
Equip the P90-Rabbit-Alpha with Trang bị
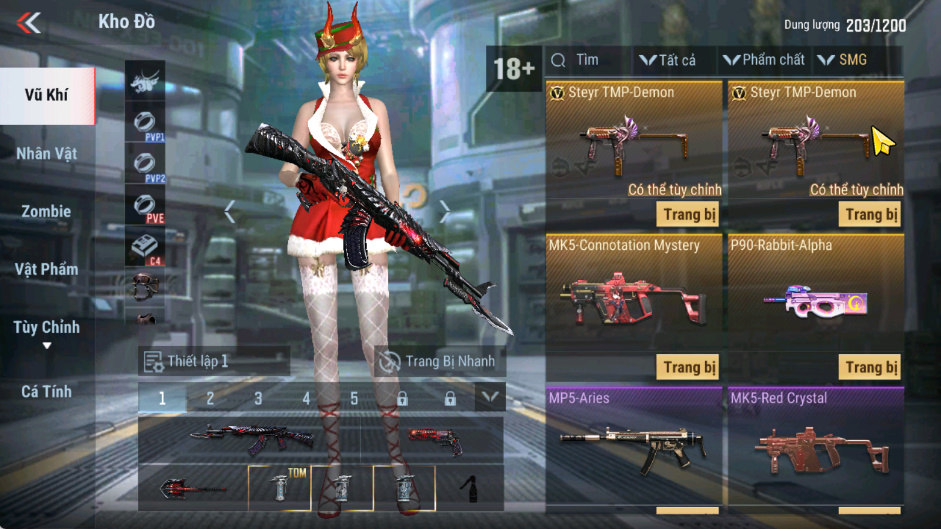(x=871, y=367)
